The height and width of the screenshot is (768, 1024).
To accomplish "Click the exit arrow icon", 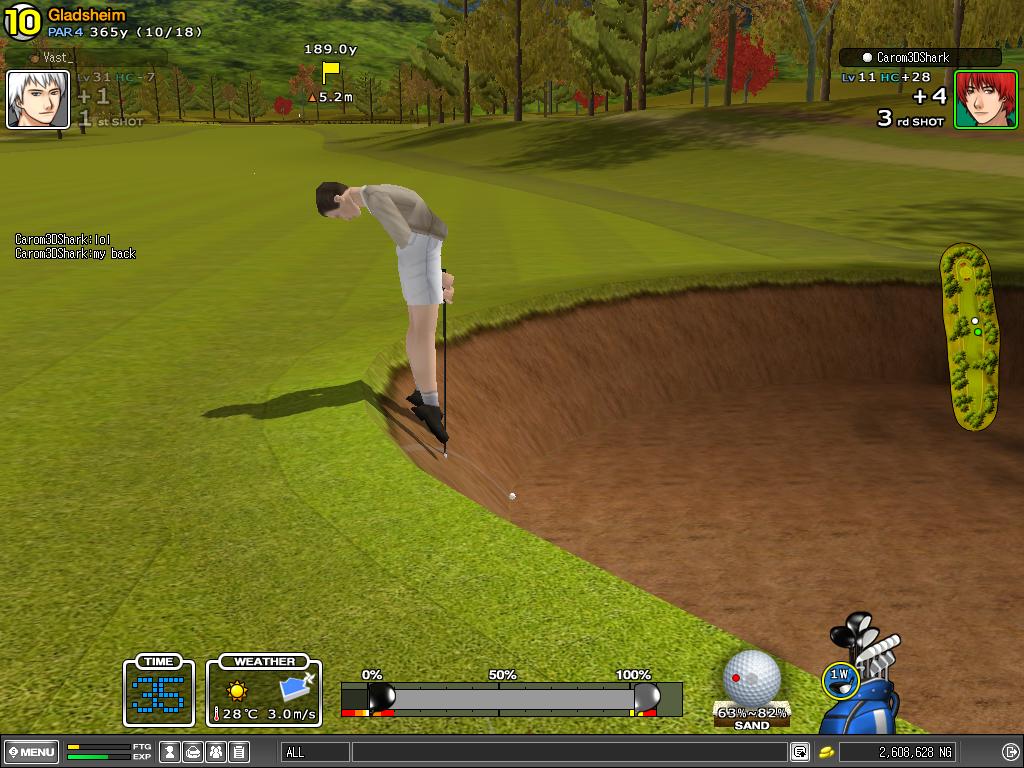I will click(x=1010, y=752).
